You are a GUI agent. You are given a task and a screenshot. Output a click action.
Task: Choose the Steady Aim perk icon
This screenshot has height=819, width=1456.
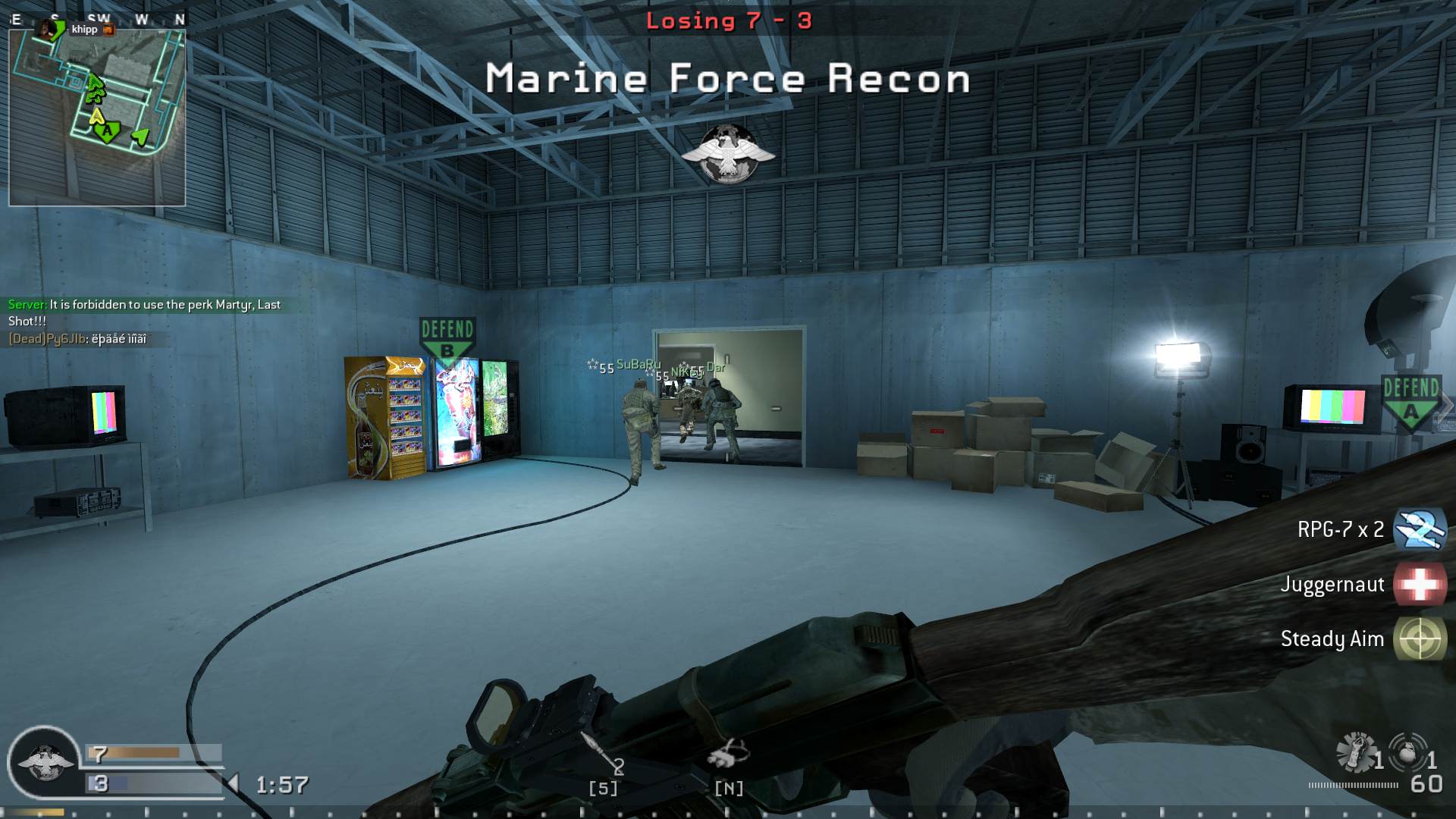[1420, 639]
